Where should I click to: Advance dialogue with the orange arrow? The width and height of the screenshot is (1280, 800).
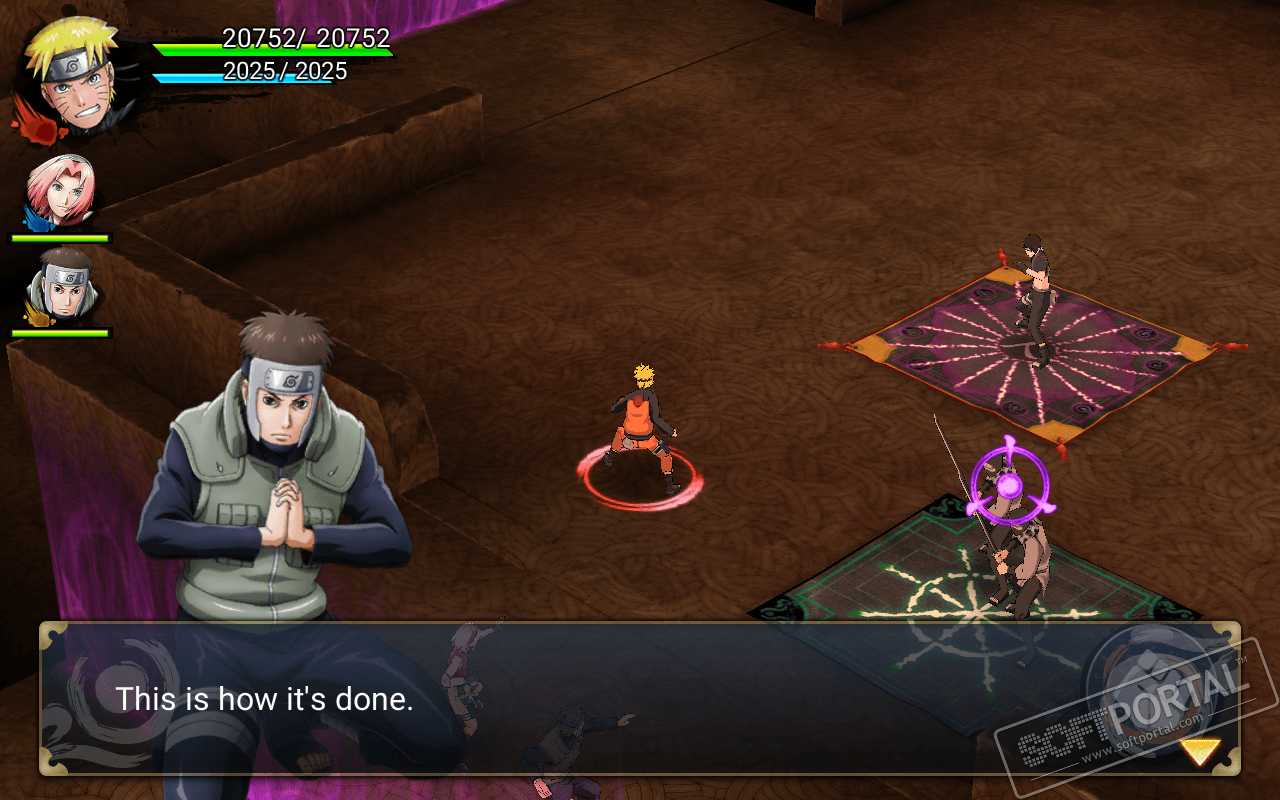coord(1199,751)
